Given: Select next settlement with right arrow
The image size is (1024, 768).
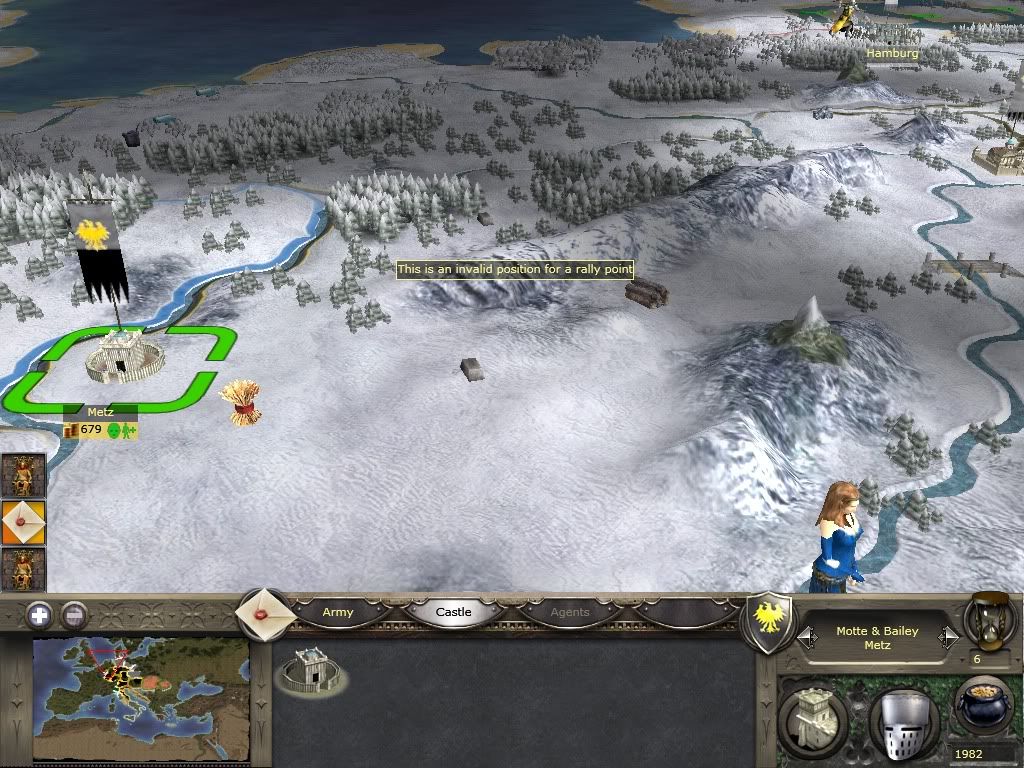Looking at the screenshot, I should pos(948,637).
